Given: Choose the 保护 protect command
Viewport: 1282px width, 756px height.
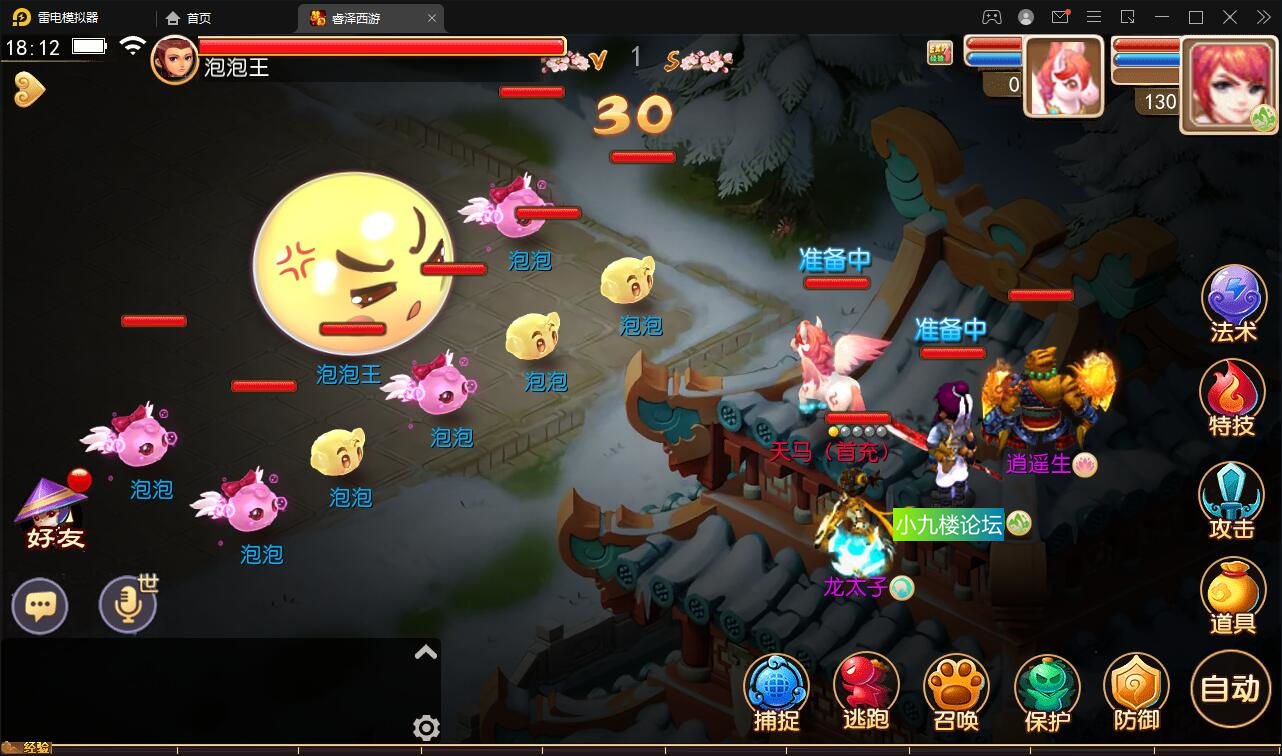Looking at the screenshot, I should coord(1047,692).
